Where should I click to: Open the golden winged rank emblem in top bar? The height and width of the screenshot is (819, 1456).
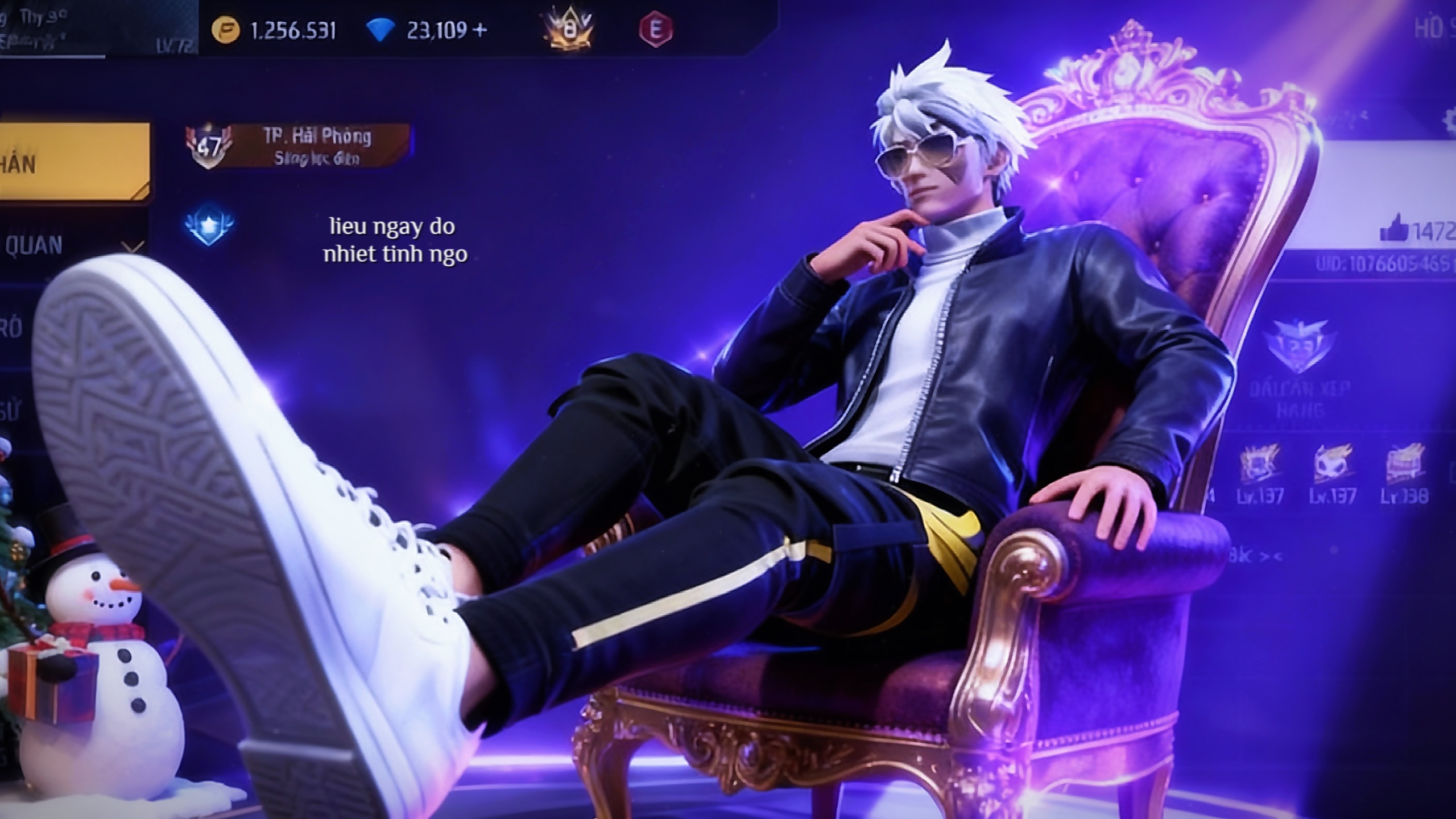pos(568,30)
